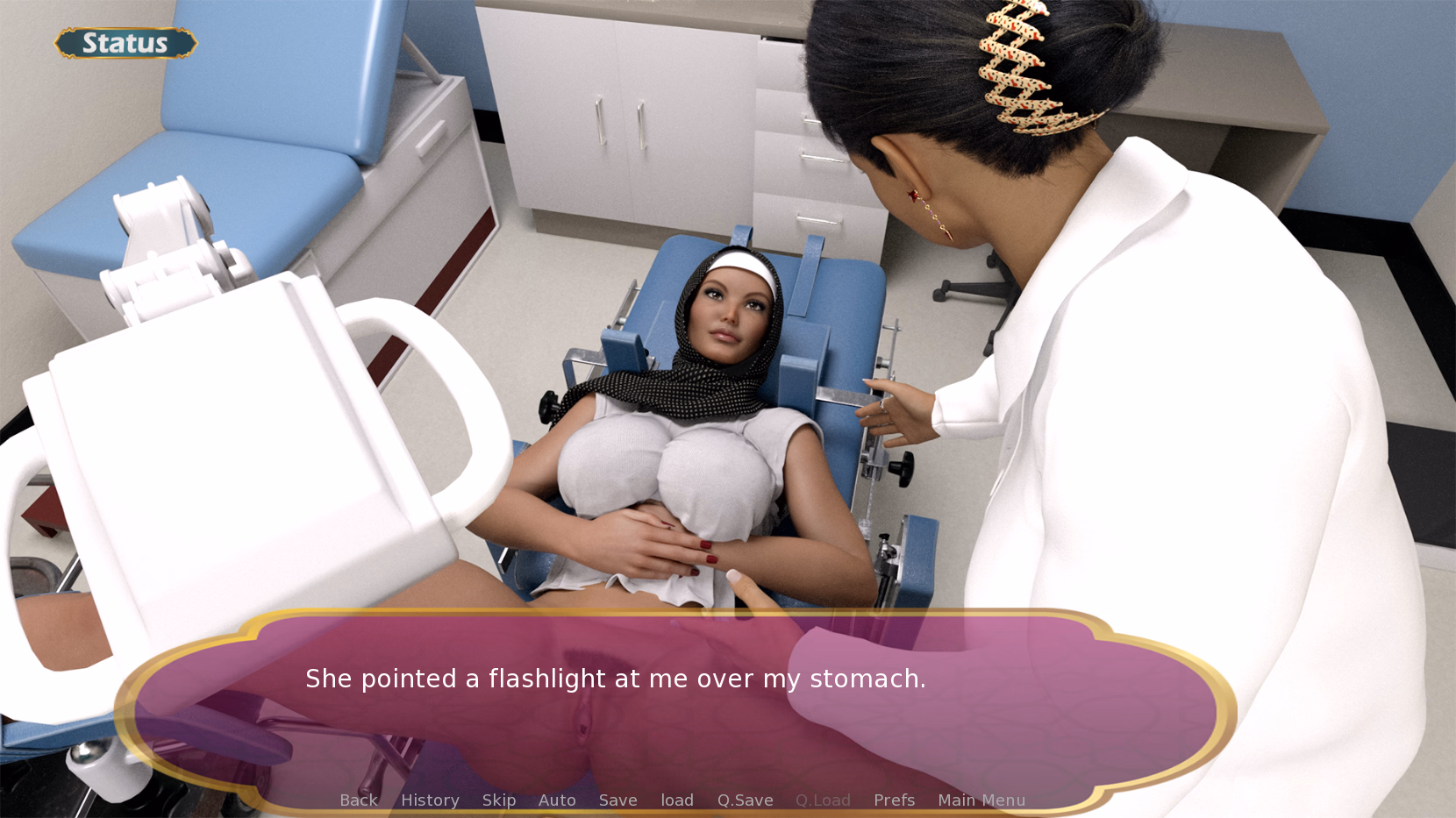
Task: Open Prefs settings
Action: [894, 800]
